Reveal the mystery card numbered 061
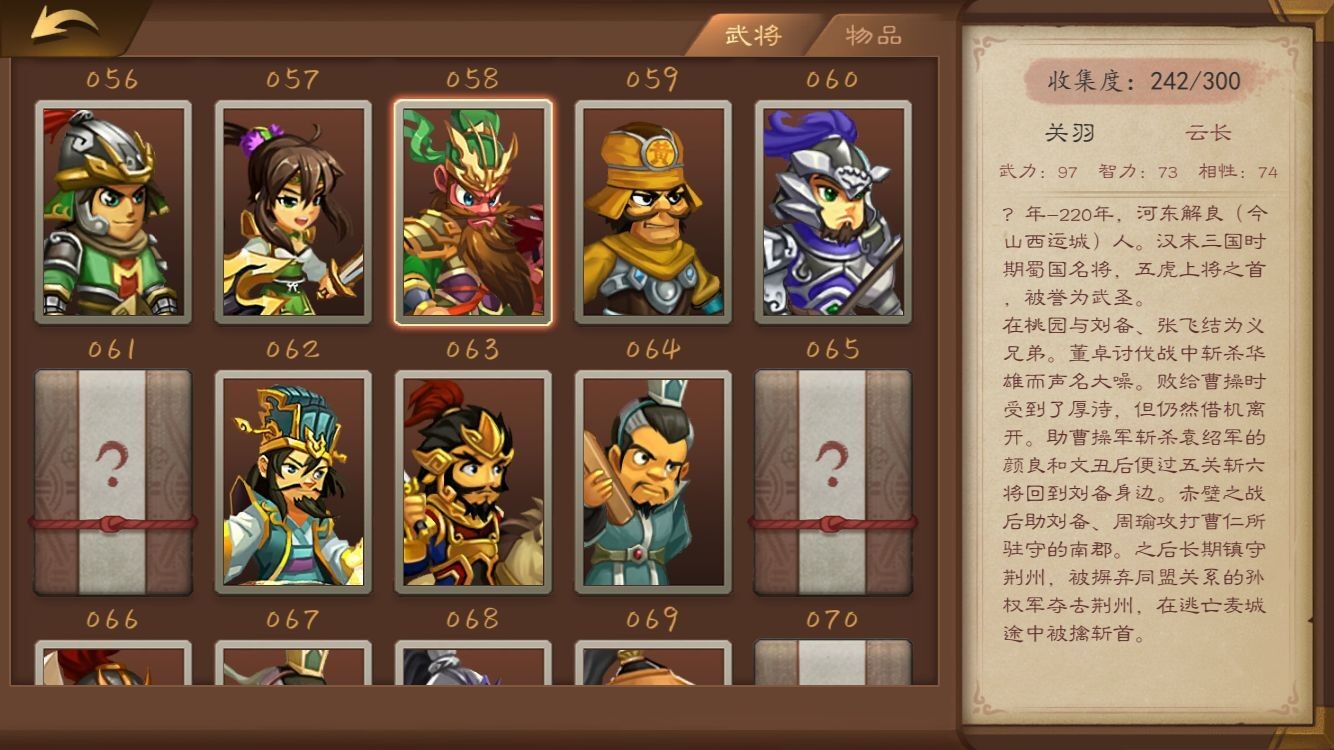The image size is (1334, 750). [x=112, y=482]
